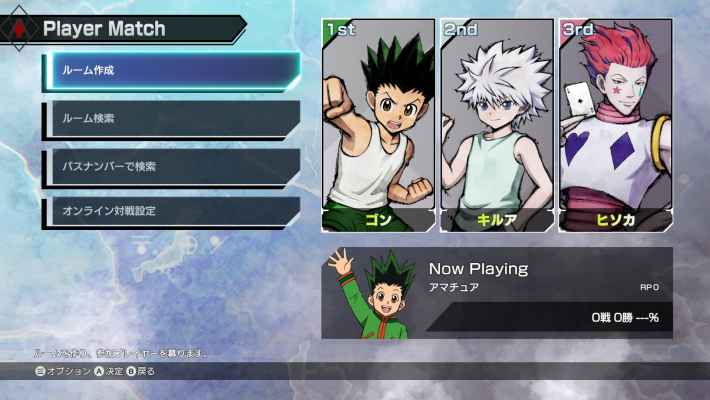
Task: Open the Now Playing player profile panel
Action: pos(497,293)
